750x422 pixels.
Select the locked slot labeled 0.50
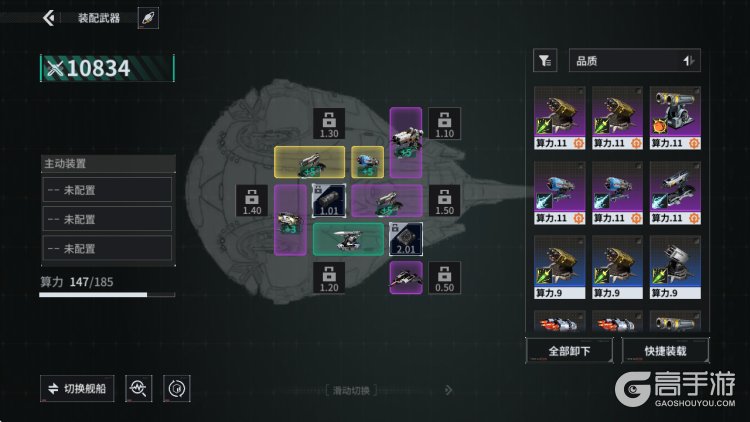point(445,277)
